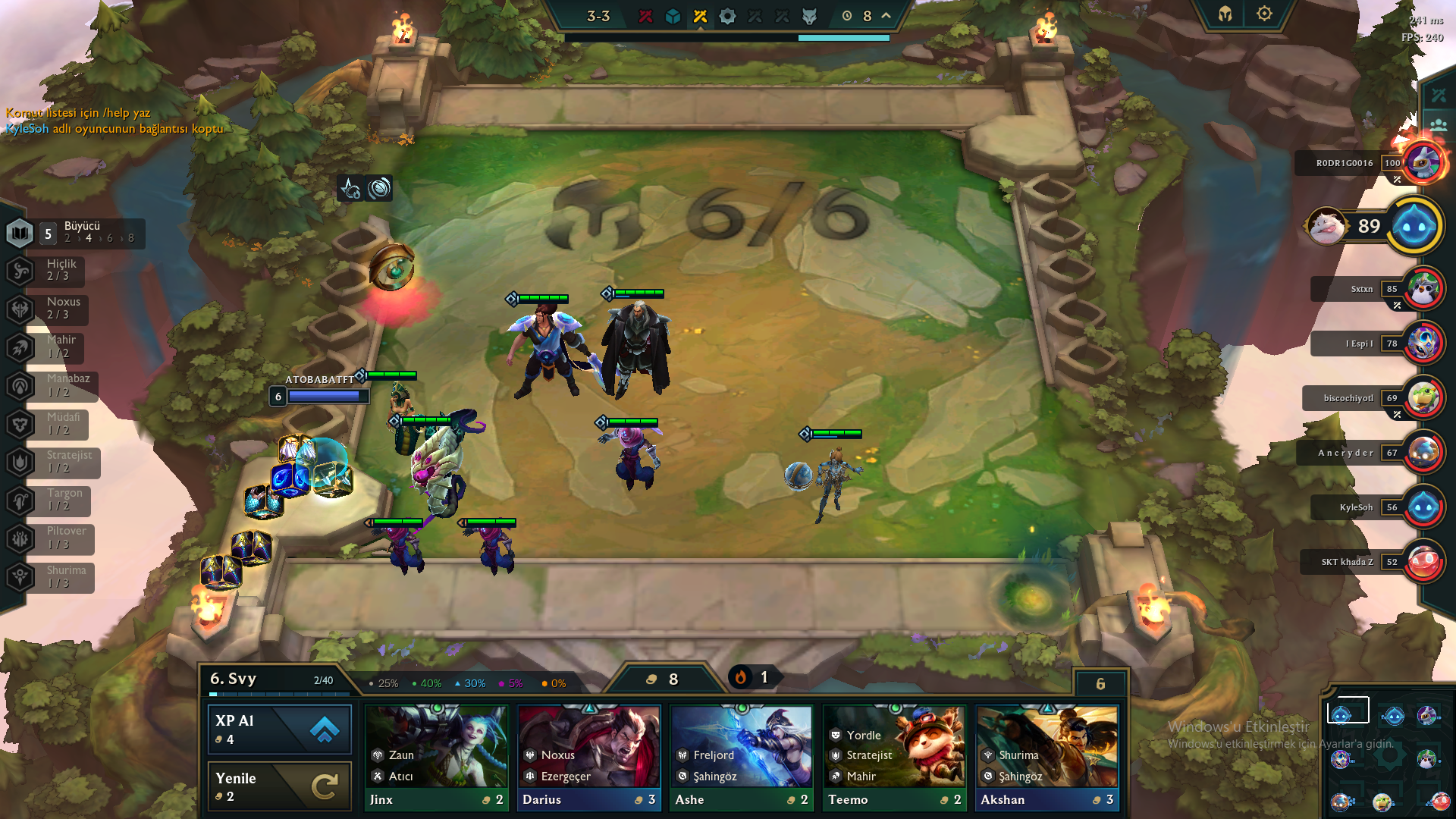
Task: Select the Ashe shop card
Action: (742, 758)
